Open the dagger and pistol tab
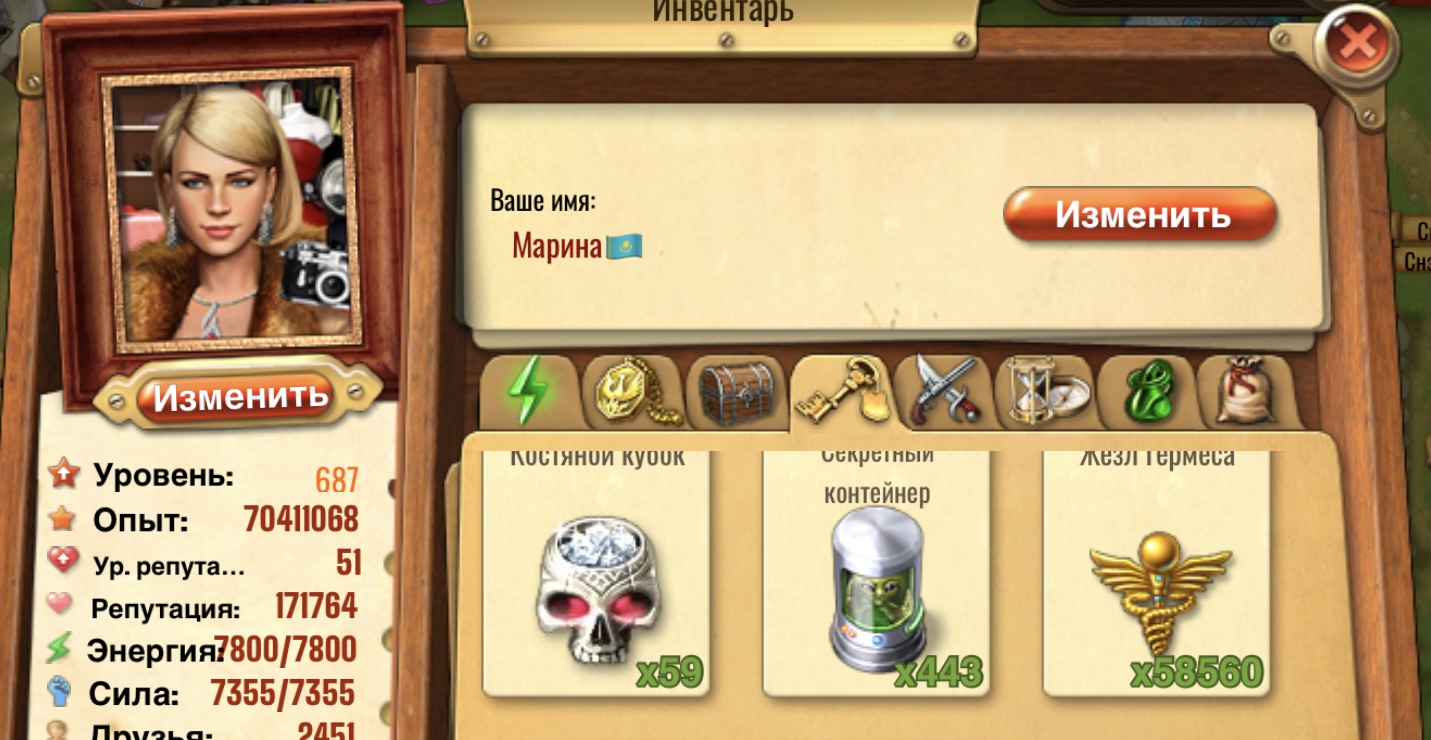 (944, 391)
